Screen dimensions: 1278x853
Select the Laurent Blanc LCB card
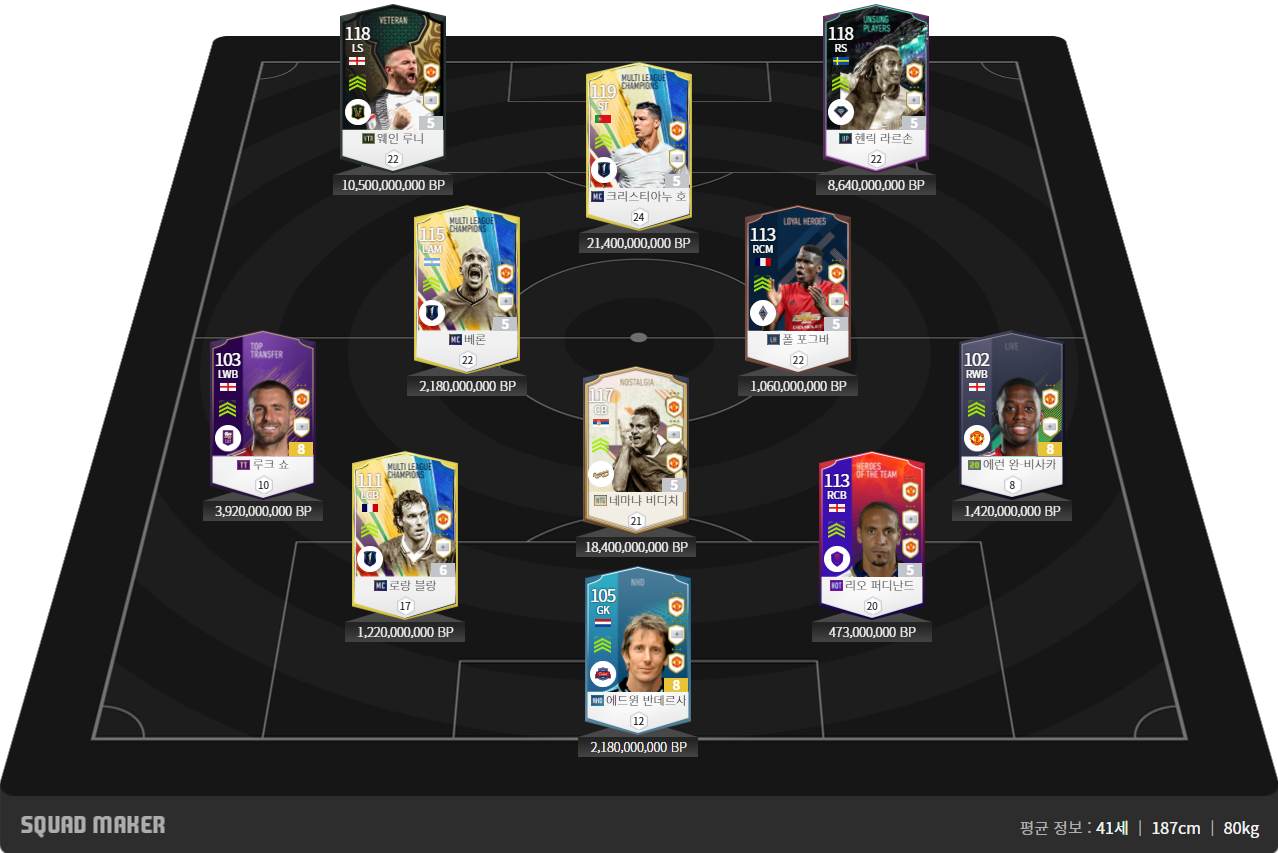coord(404,530)
